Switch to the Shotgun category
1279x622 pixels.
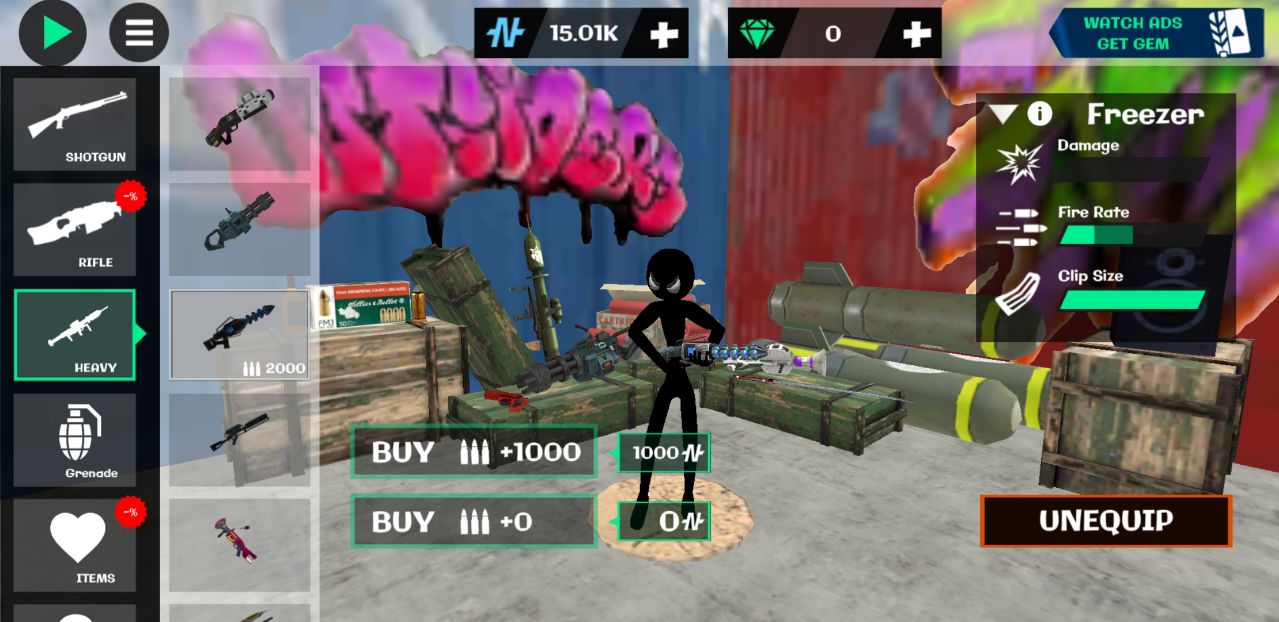[75, 124]
